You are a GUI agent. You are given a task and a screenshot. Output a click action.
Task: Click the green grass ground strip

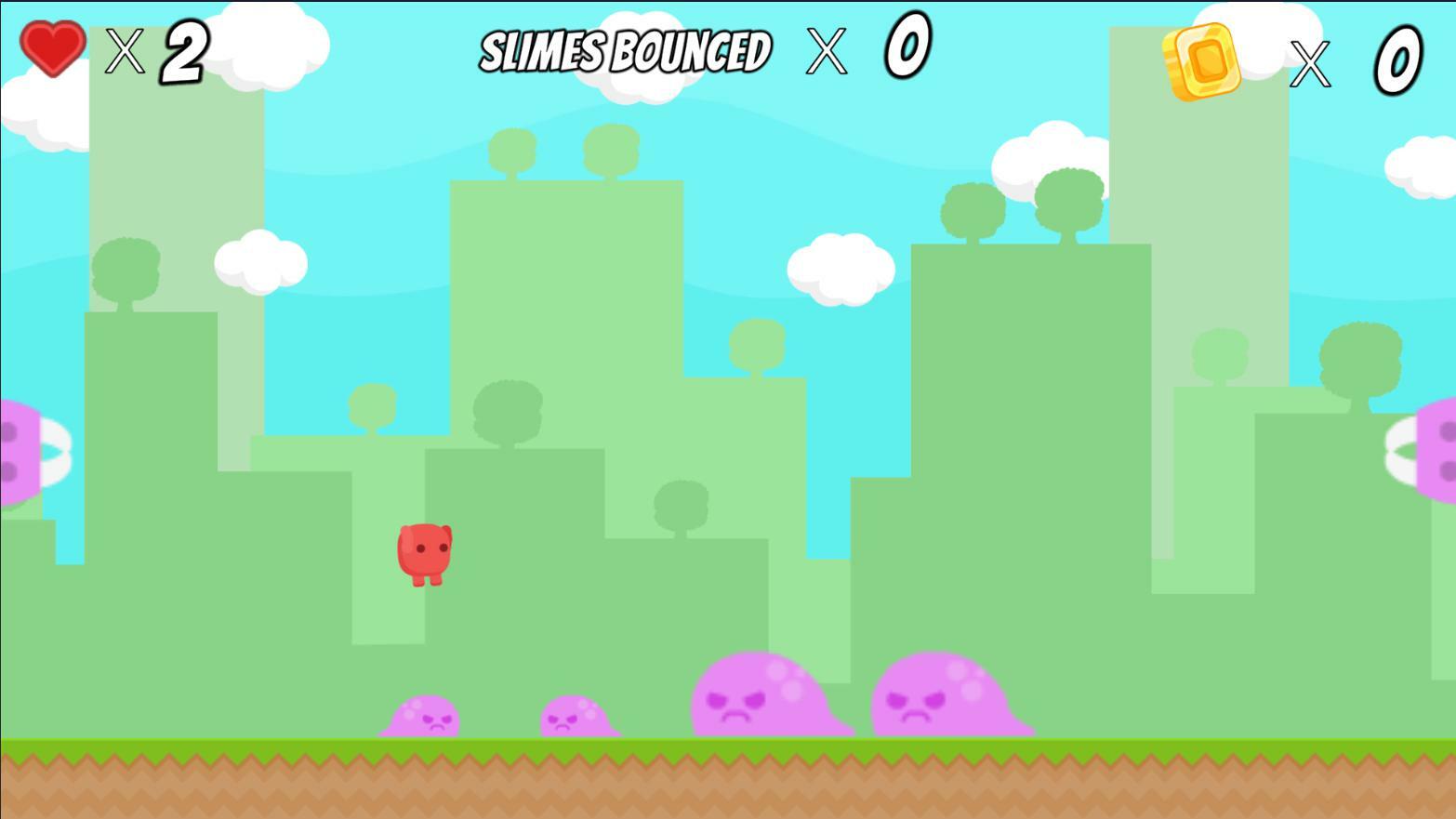click(x=725, y=746)
